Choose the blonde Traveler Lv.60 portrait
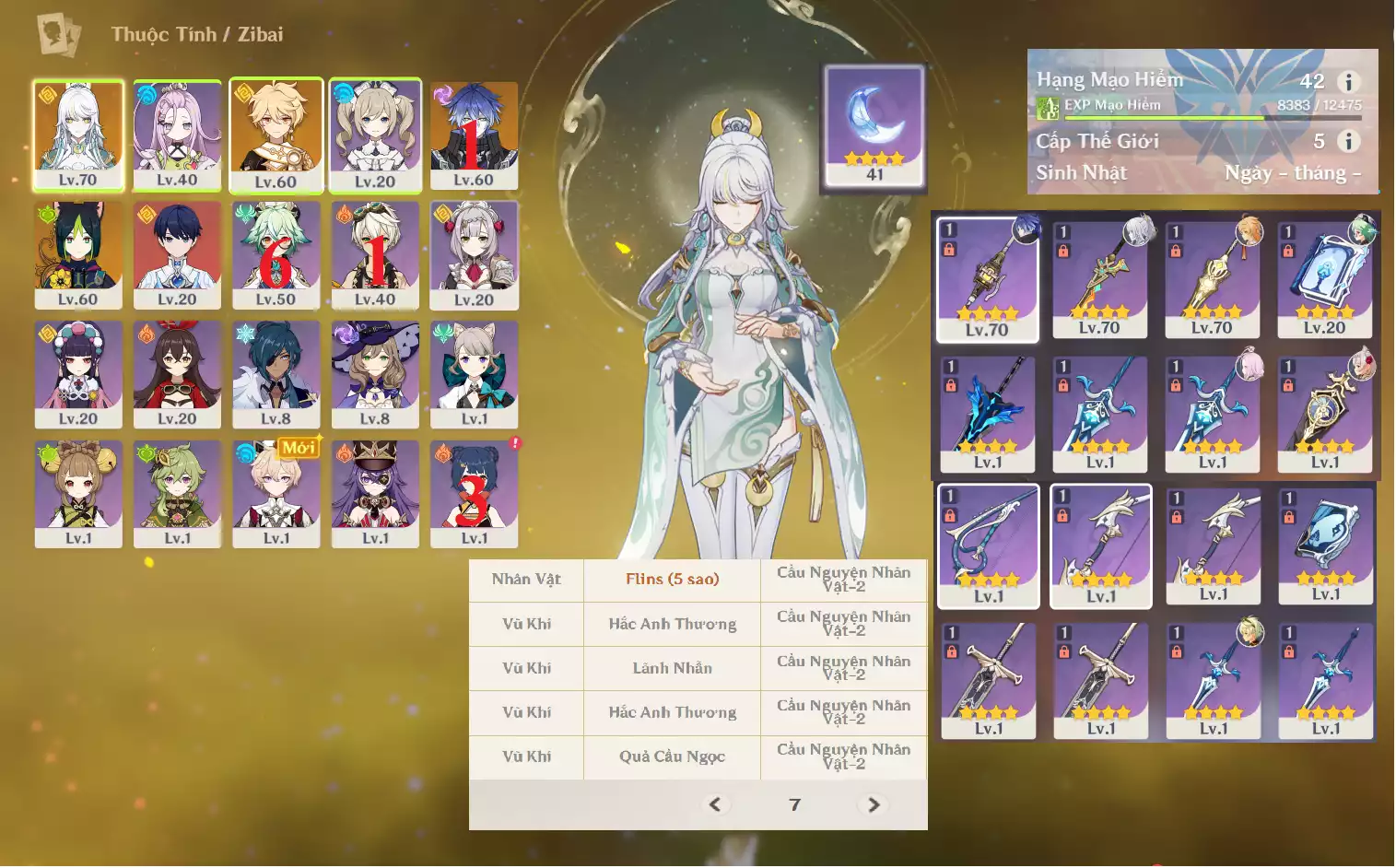 click(x=276, y=135)
